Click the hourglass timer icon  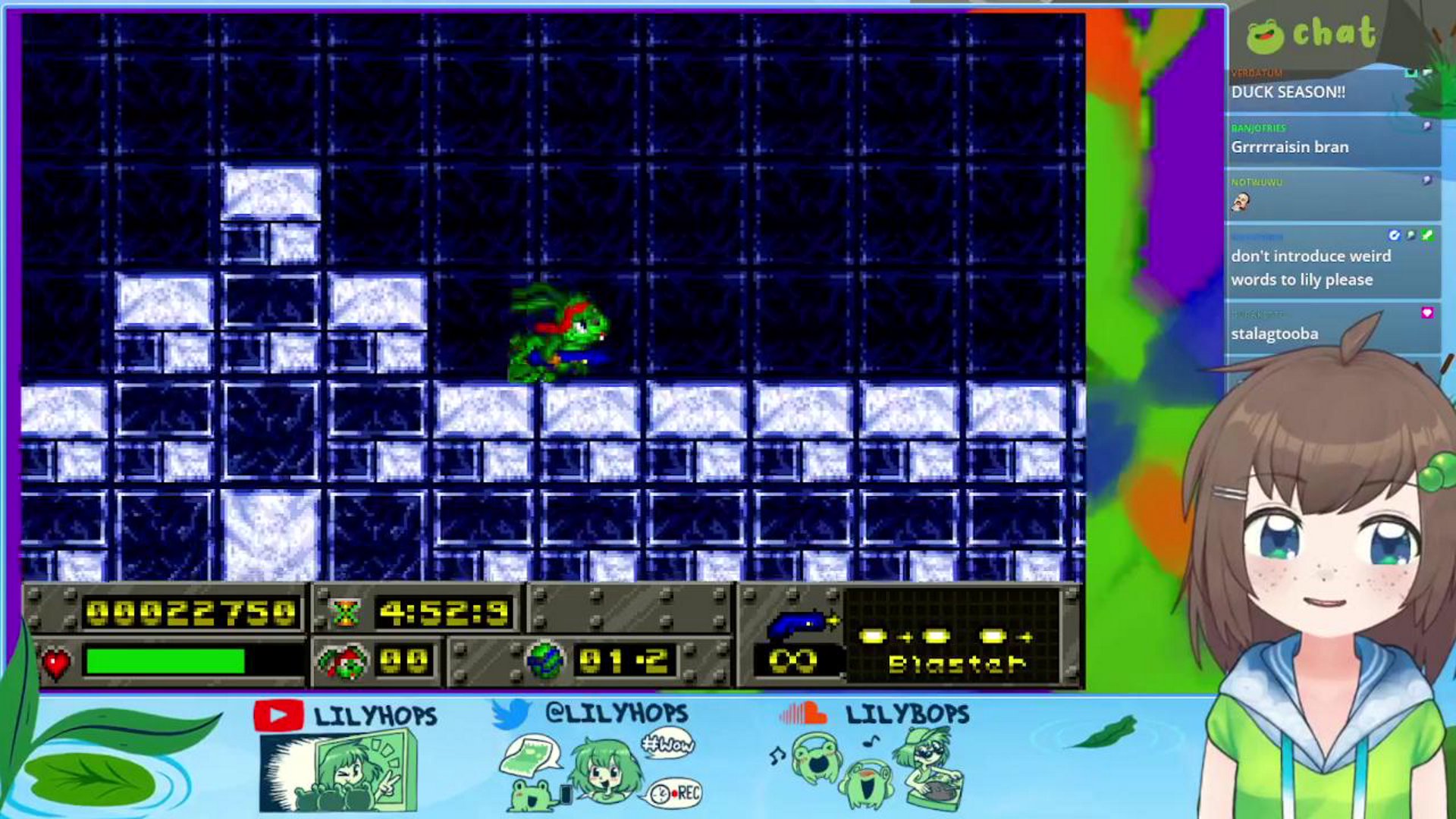tap(345, 613)
